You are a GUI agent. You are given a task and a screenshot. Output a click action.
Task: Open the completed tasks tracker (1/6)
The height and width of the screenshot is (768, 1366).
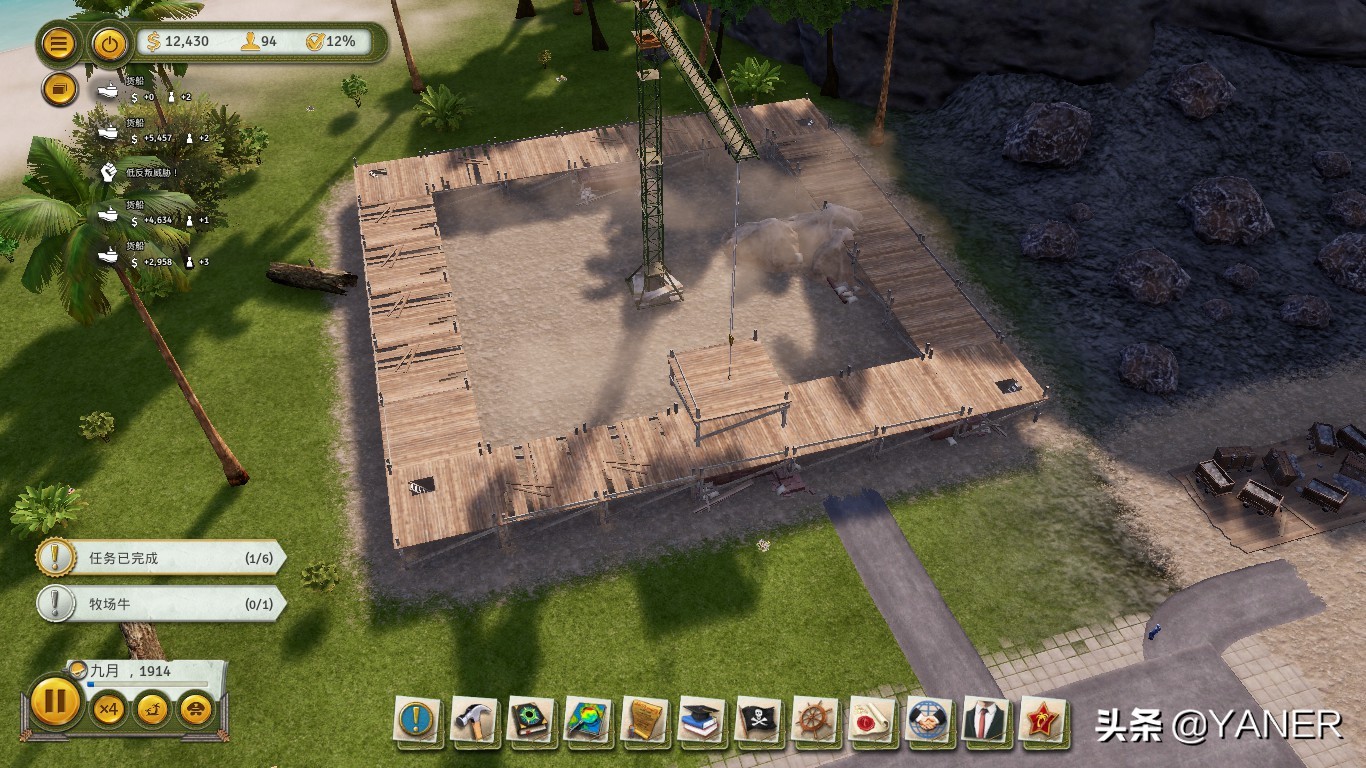pos(160,558)
